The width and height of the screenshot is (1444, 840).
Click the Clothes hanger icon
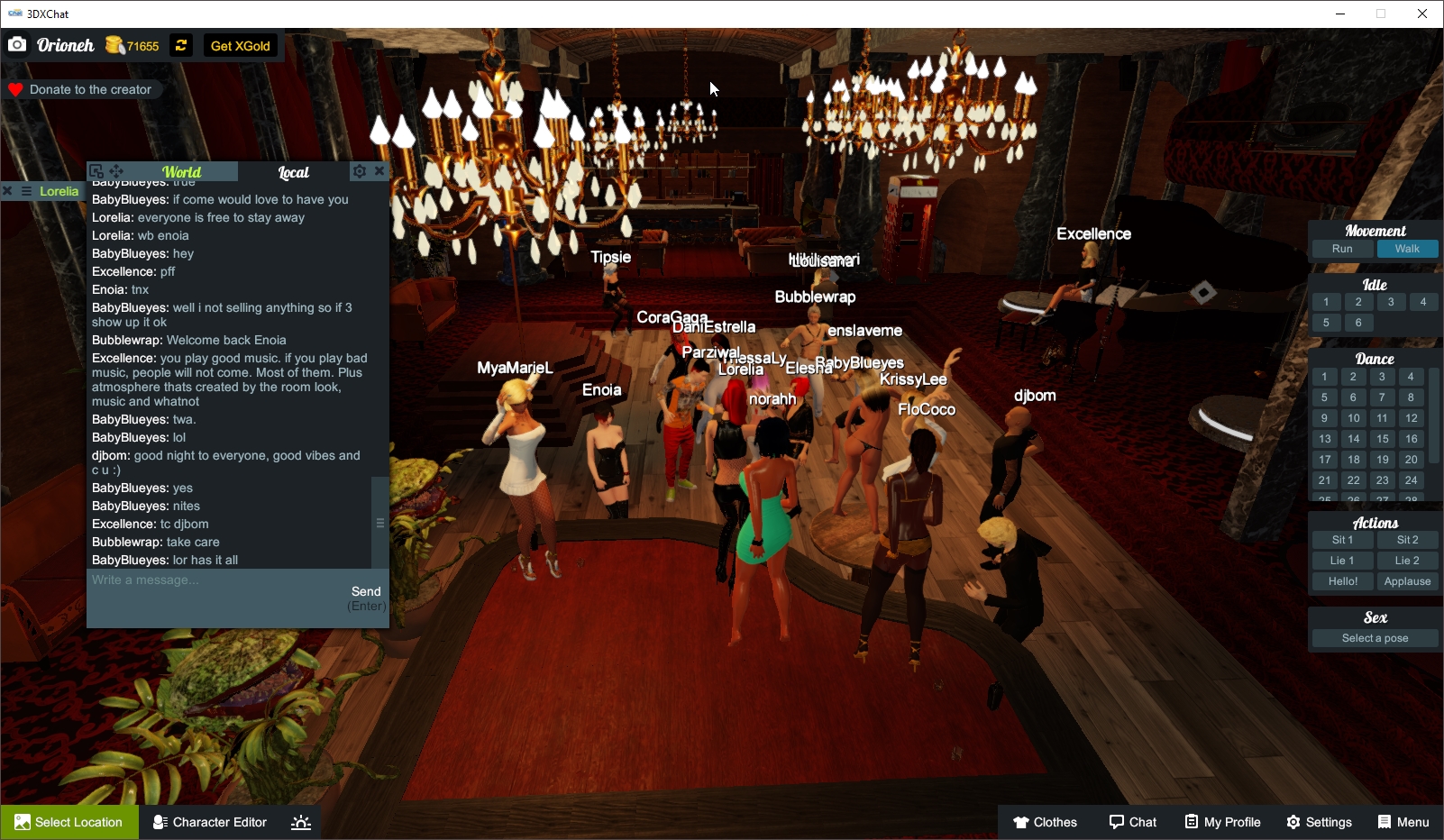click(1019, 821)
